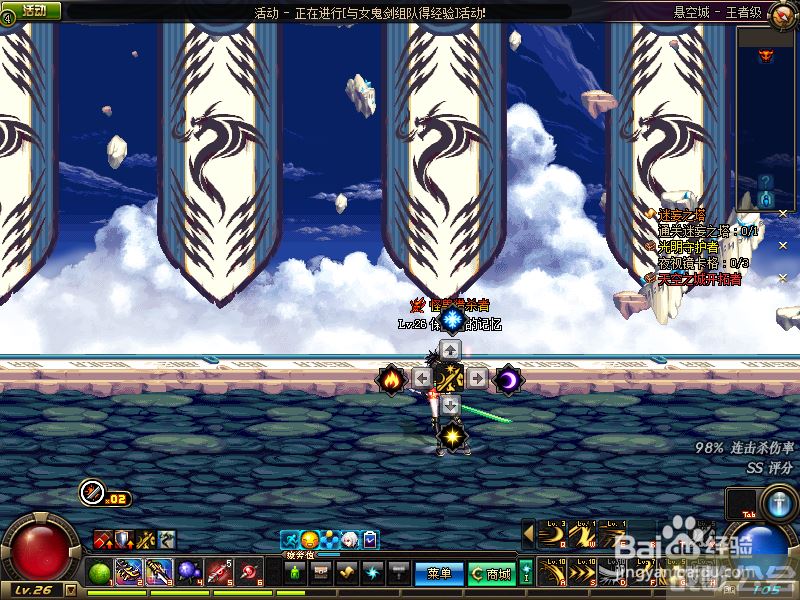Select the light star element icon
This screenshot has height=600, width=800.
pyautogui.click(x=452, y=437)
